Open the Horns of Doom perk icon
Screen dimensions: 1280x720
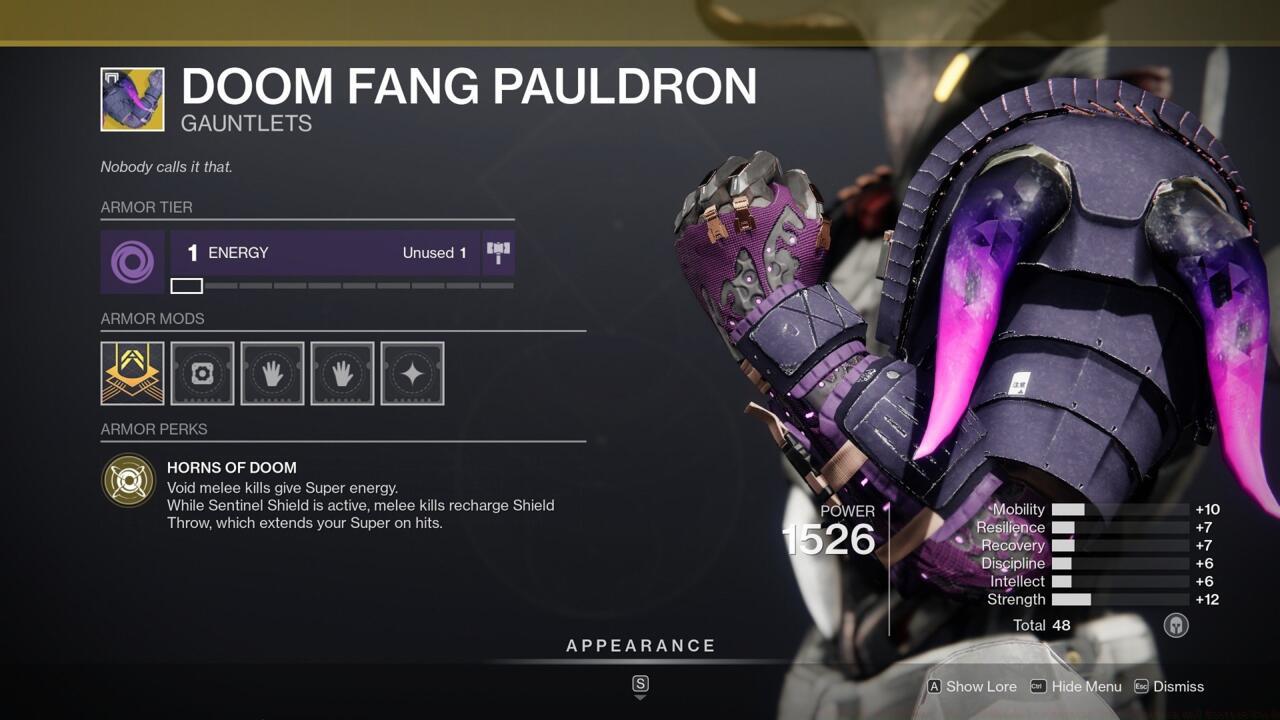(x=129, y=481)
